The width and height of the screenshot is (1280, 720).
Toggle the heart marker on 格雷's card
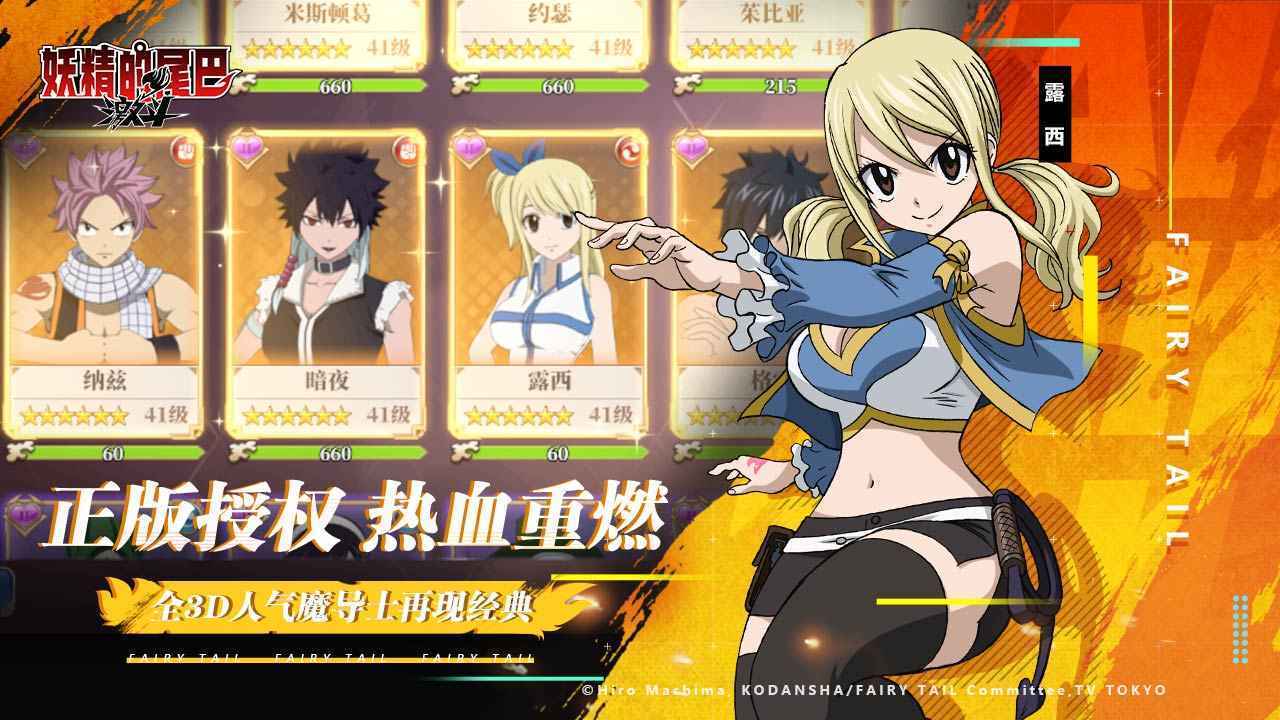[691, 146]
